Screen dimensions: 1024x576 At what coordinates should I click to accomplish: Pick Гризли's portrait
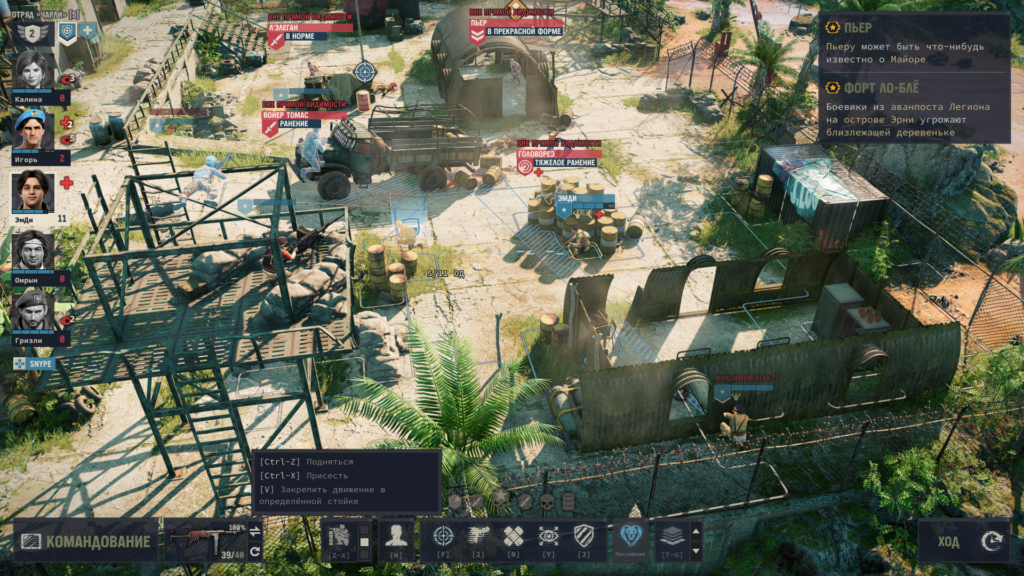click(33, 311)
